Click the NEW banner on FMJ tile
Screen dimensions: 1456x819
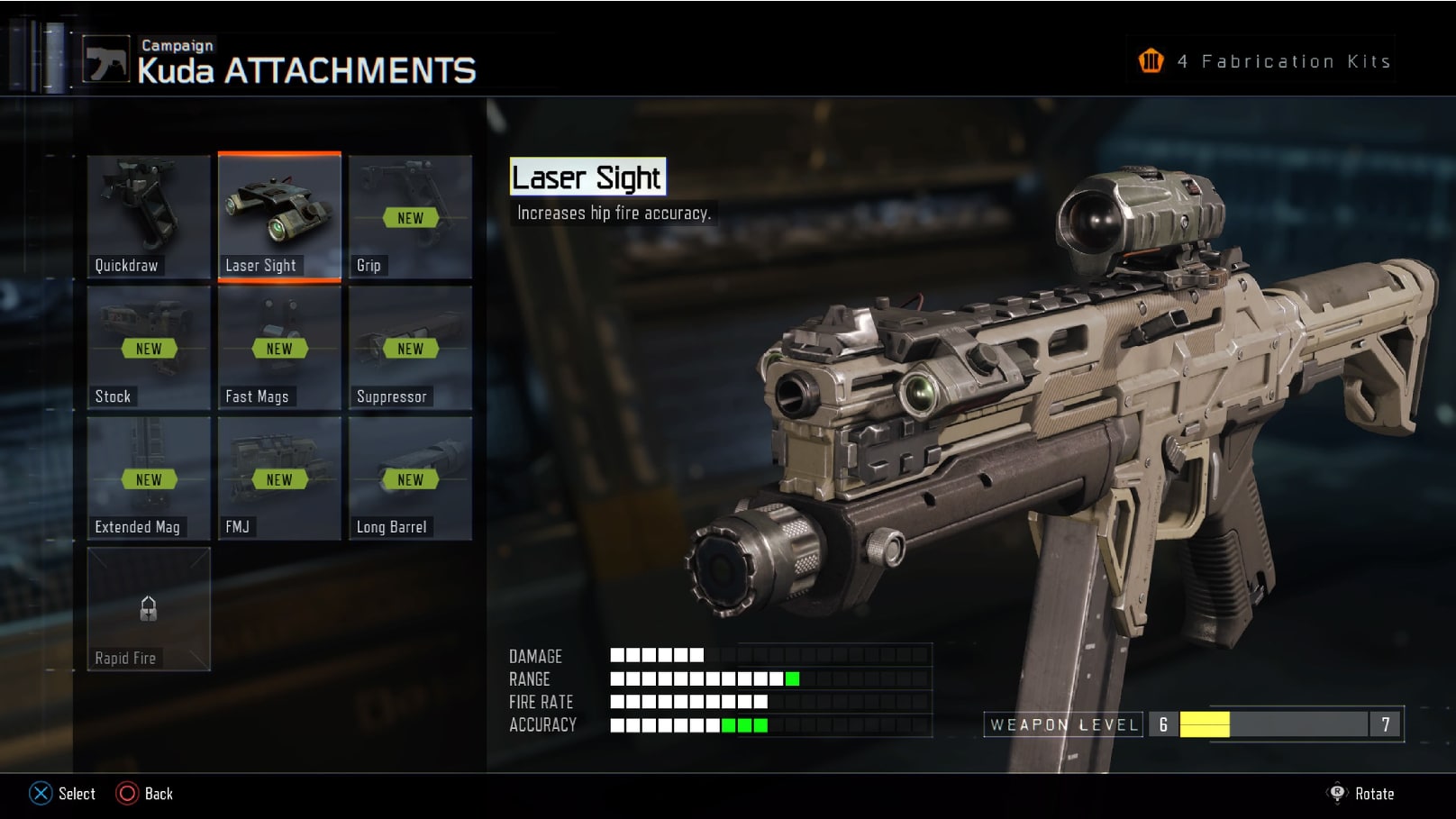[278, 479]
